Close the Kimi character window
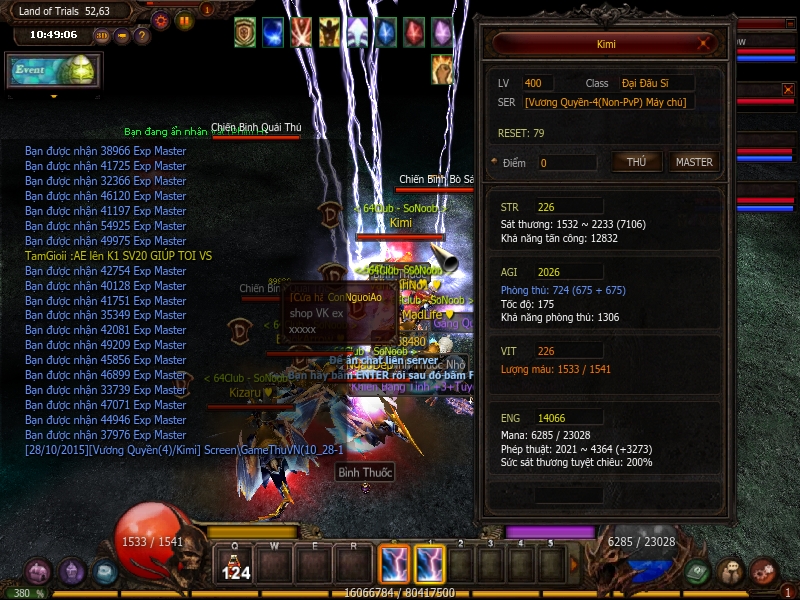Screen dimensions: 800x600 706,44
